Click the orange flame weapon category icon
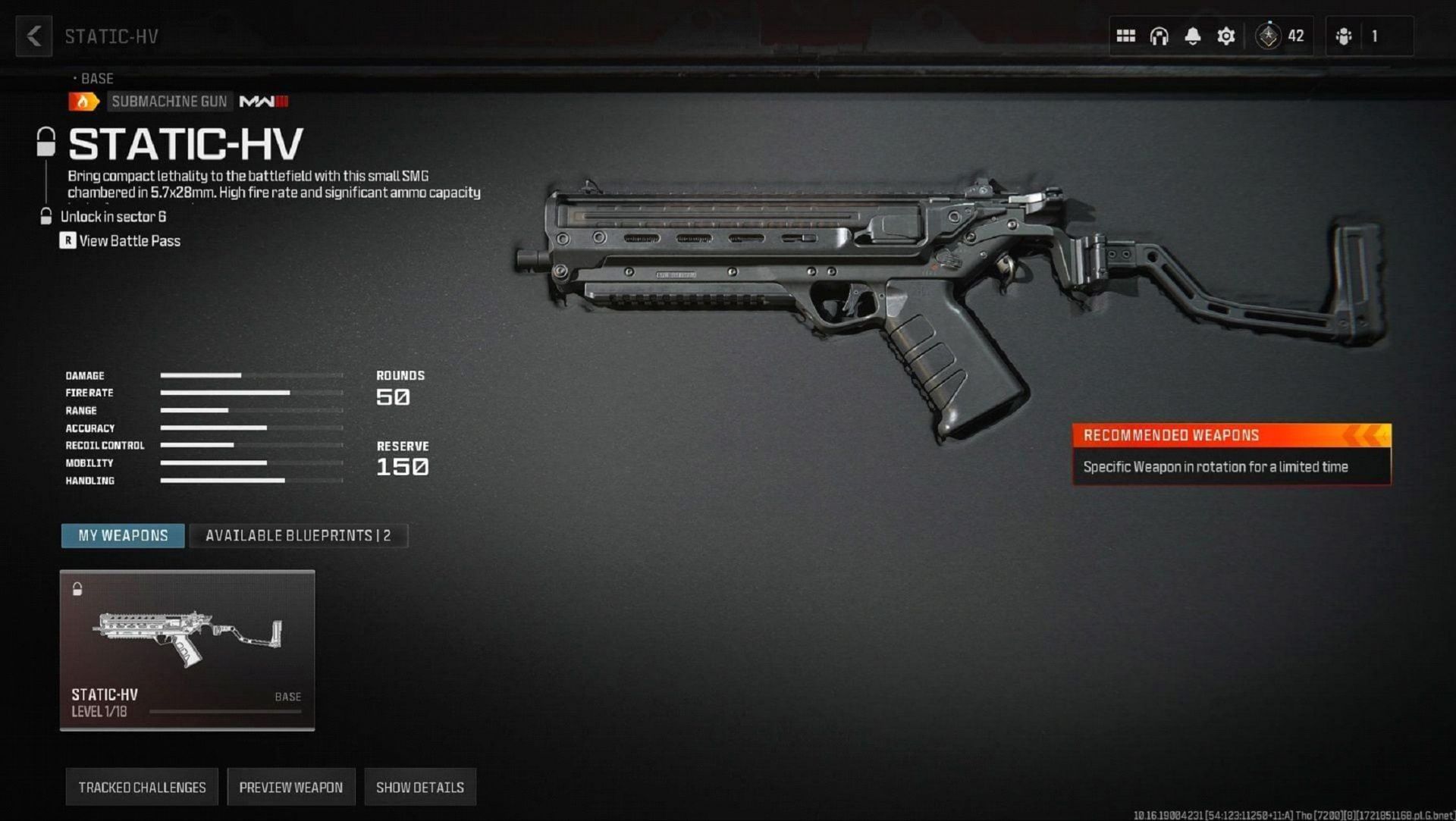 click(83, 101)
